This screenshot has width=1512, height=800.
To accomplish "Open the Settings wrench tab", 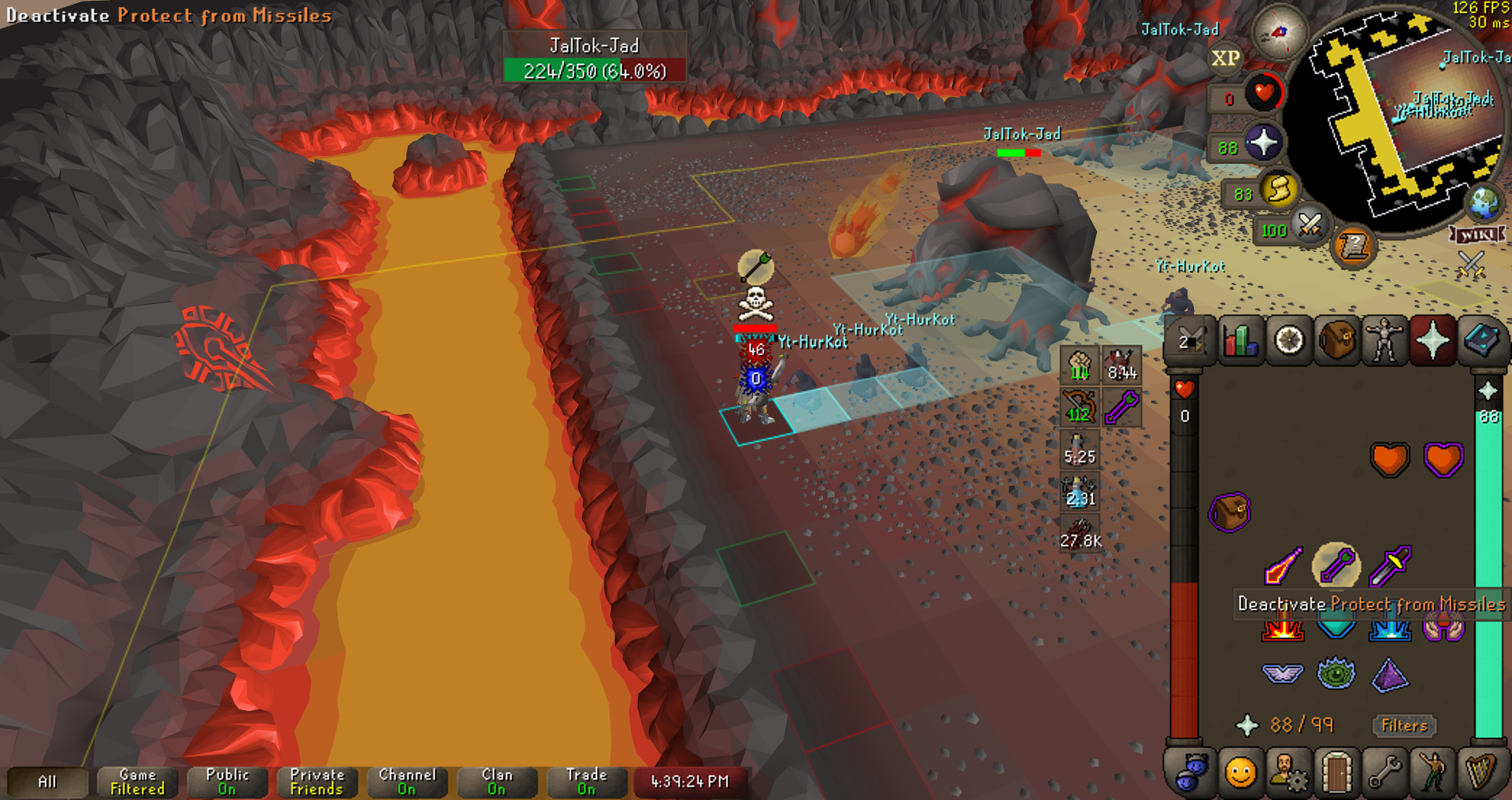I will point(1384,772).
